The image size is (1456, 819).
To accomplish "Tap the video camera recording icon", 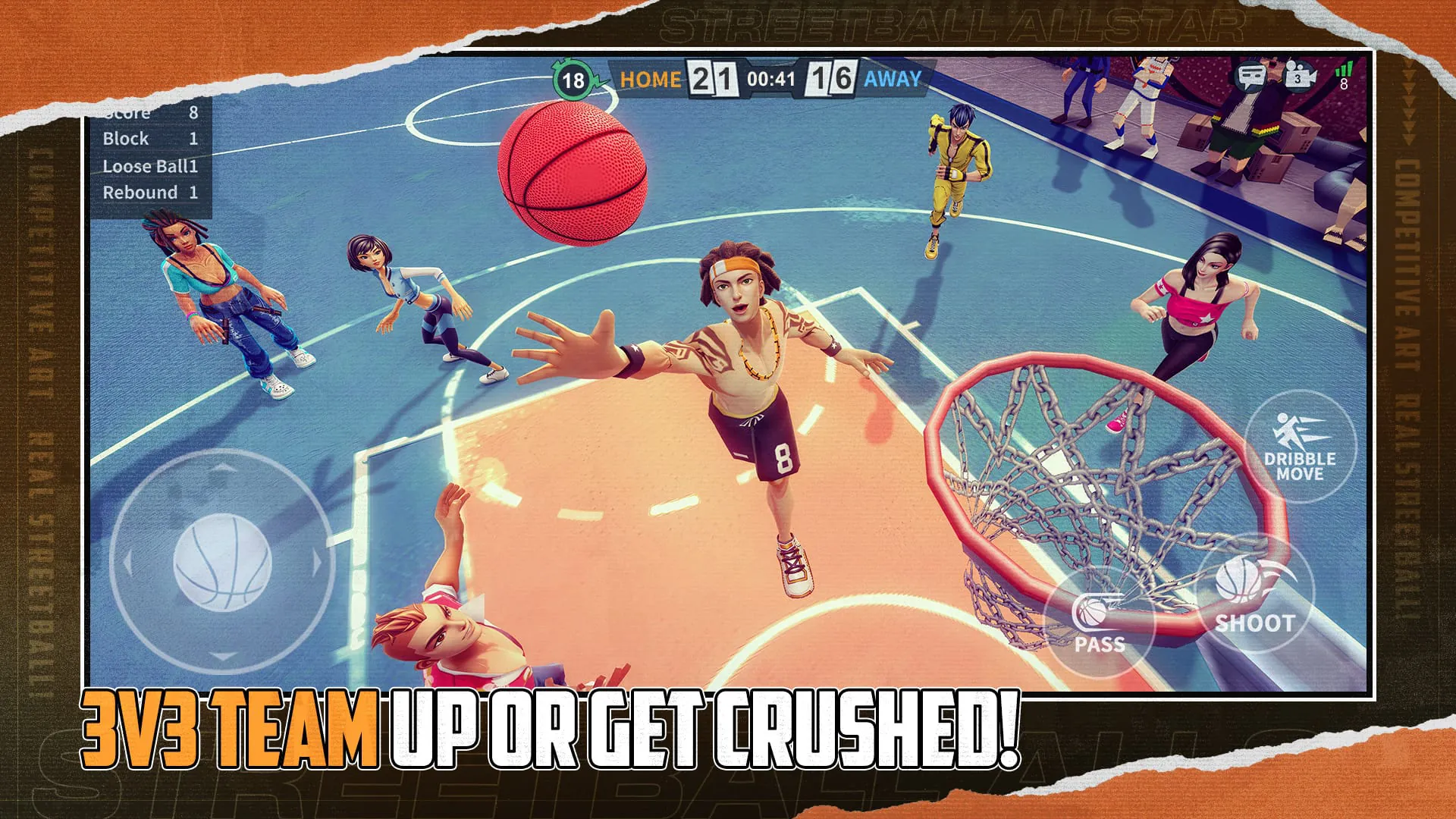I will coord(1297,77).
